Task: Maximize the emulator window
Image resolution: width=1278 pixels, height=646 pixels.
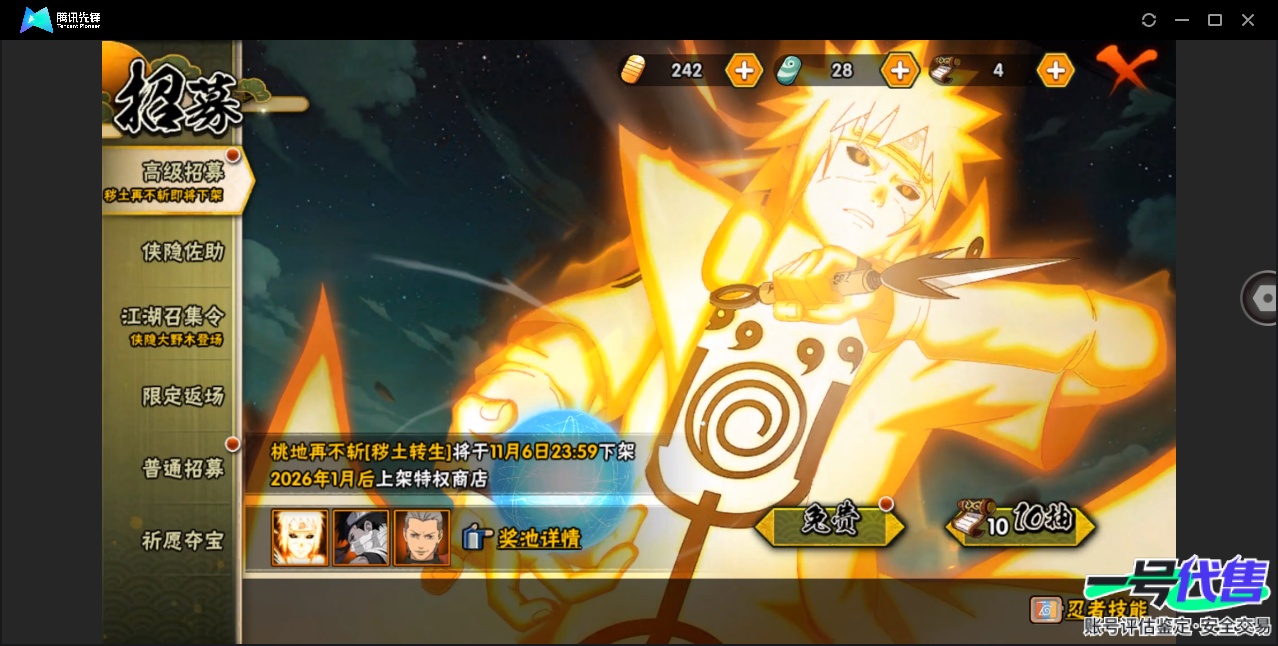Action: (1215, 20)
